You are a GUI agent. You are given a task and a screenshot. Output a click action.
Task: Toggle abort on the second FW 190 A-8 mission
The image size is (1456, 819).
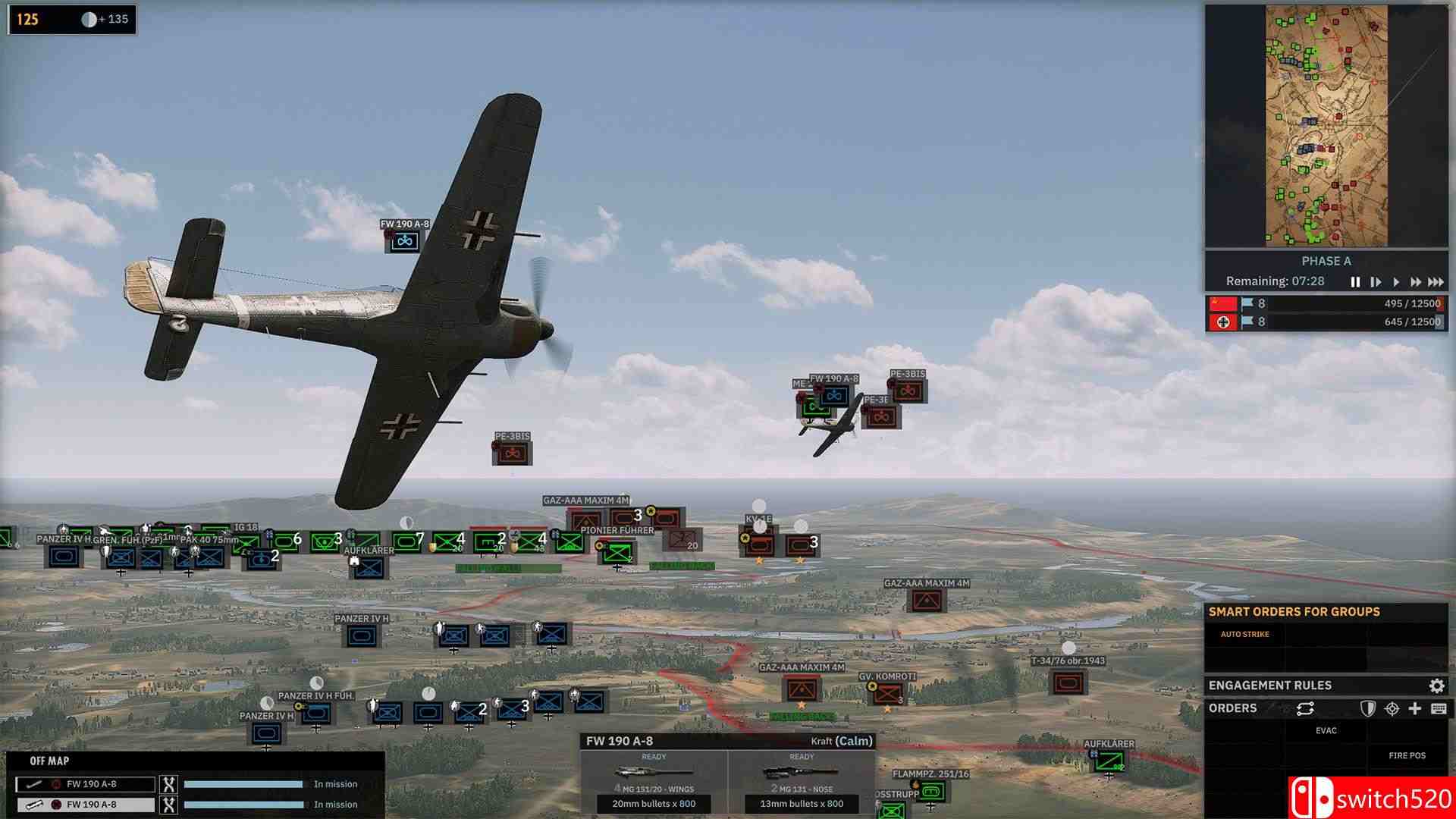tap(168, 805)
